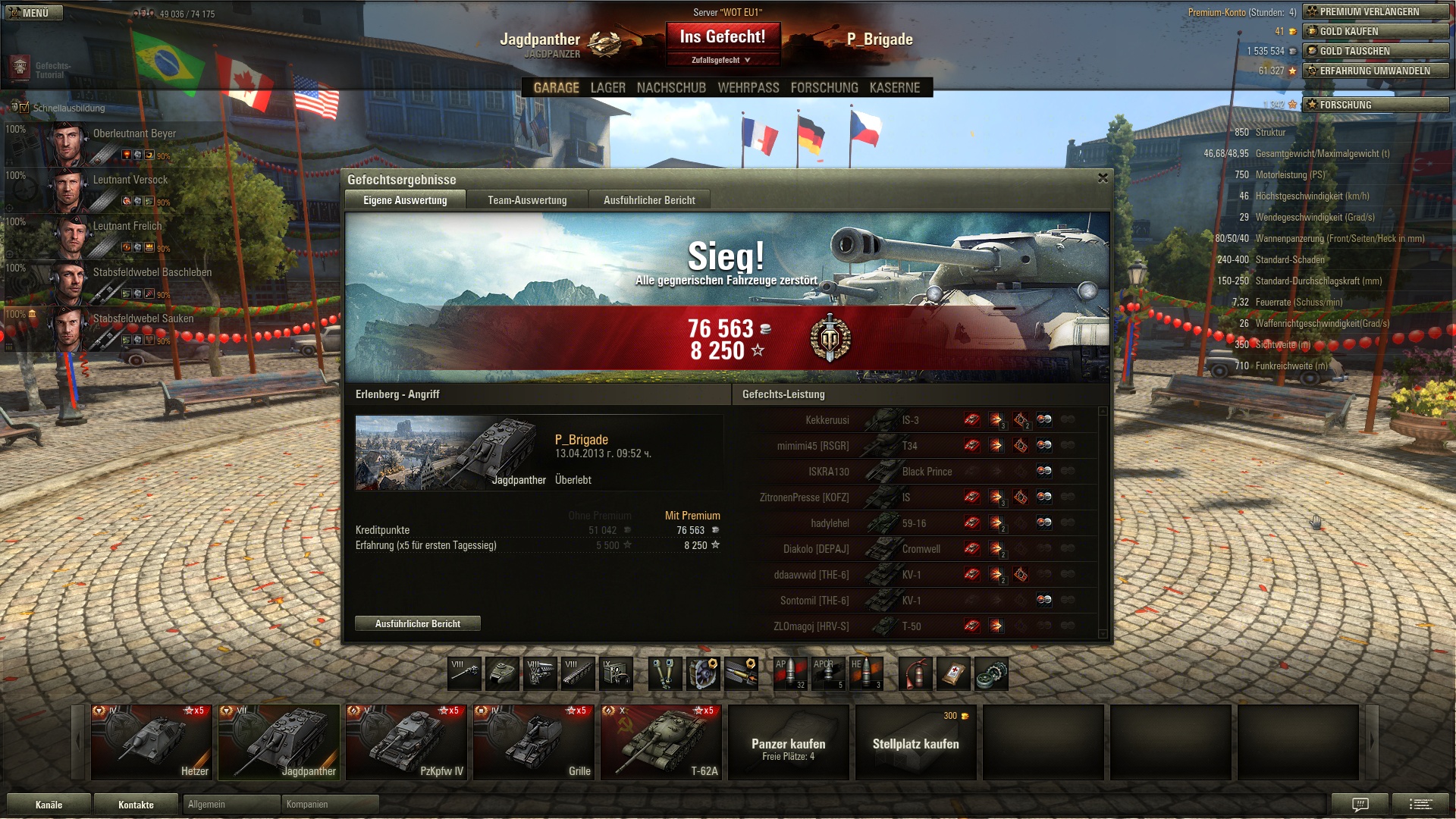This screenshot has height=819, width=1456.
Task: Go to the FORSCHUNG navigation tab
Action: point(824,88)
